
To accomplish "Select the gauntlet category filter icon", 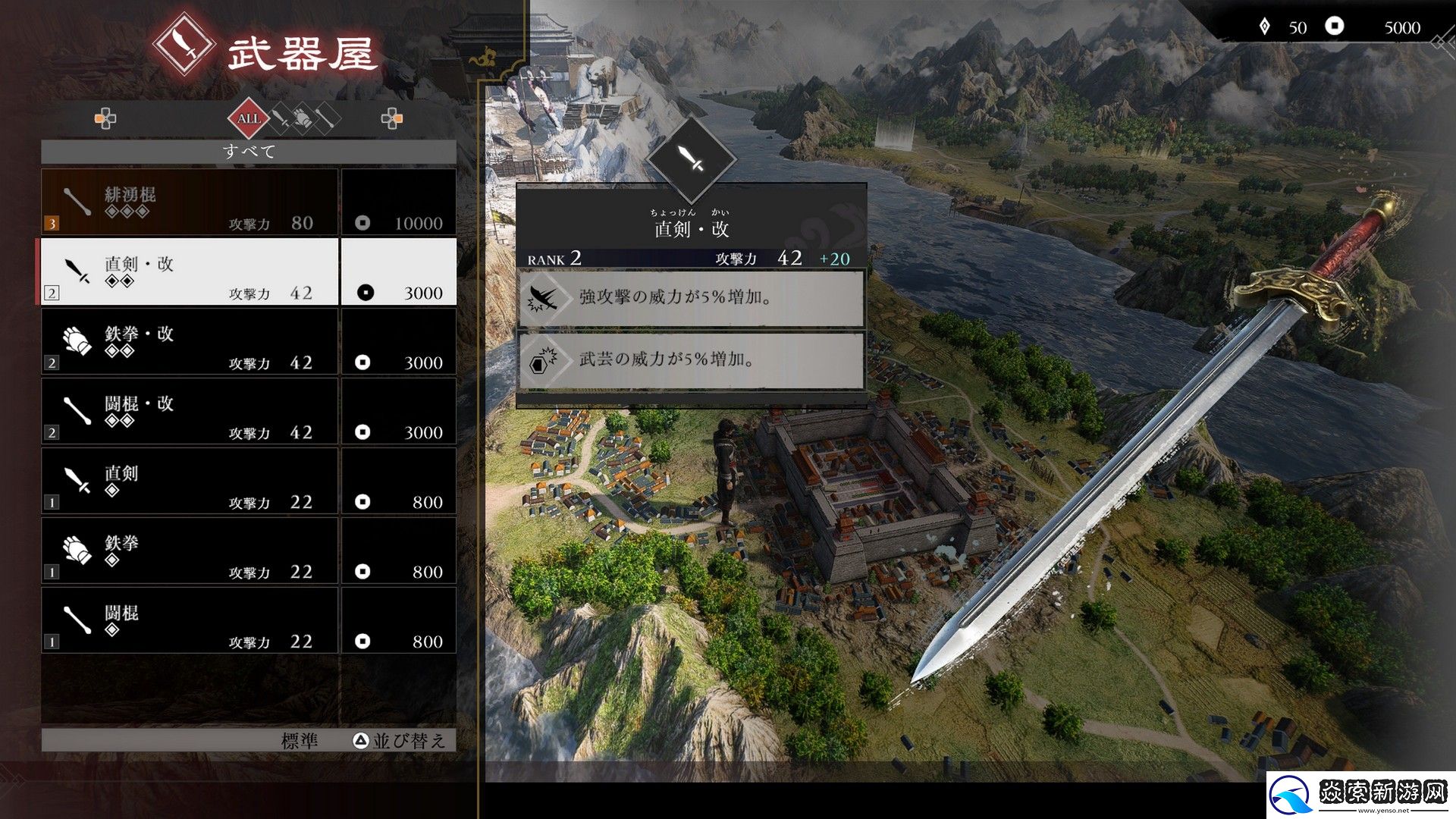I will click(302, 118).
